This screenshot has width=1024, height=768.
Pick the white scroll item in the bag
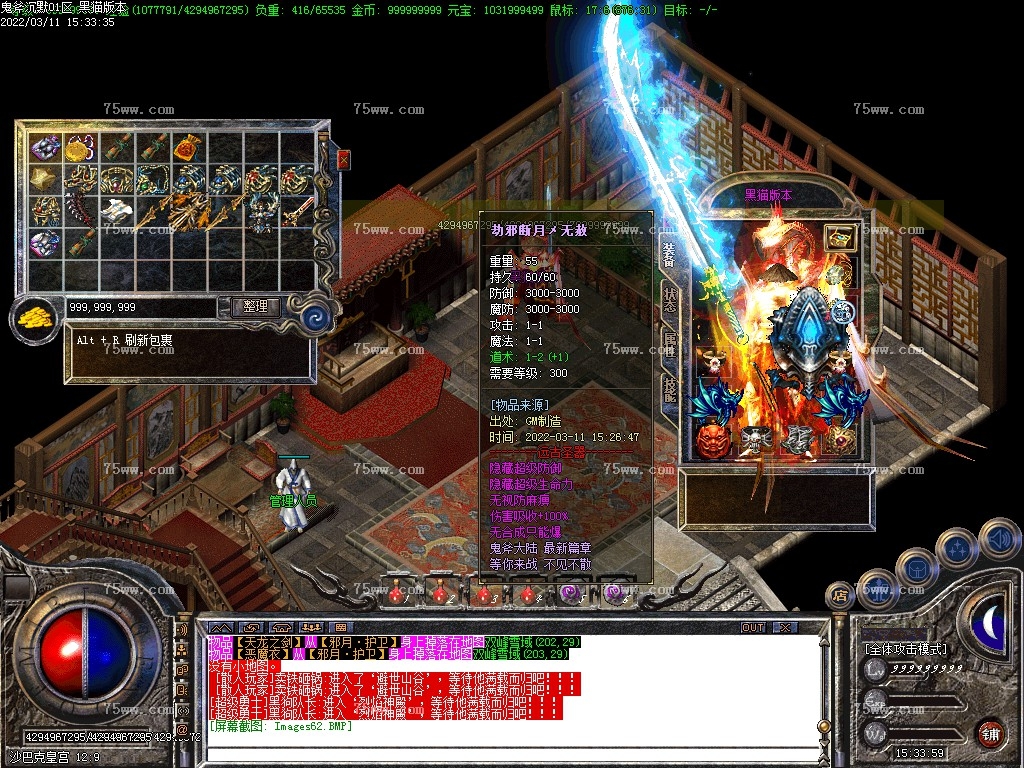(117, 211)
